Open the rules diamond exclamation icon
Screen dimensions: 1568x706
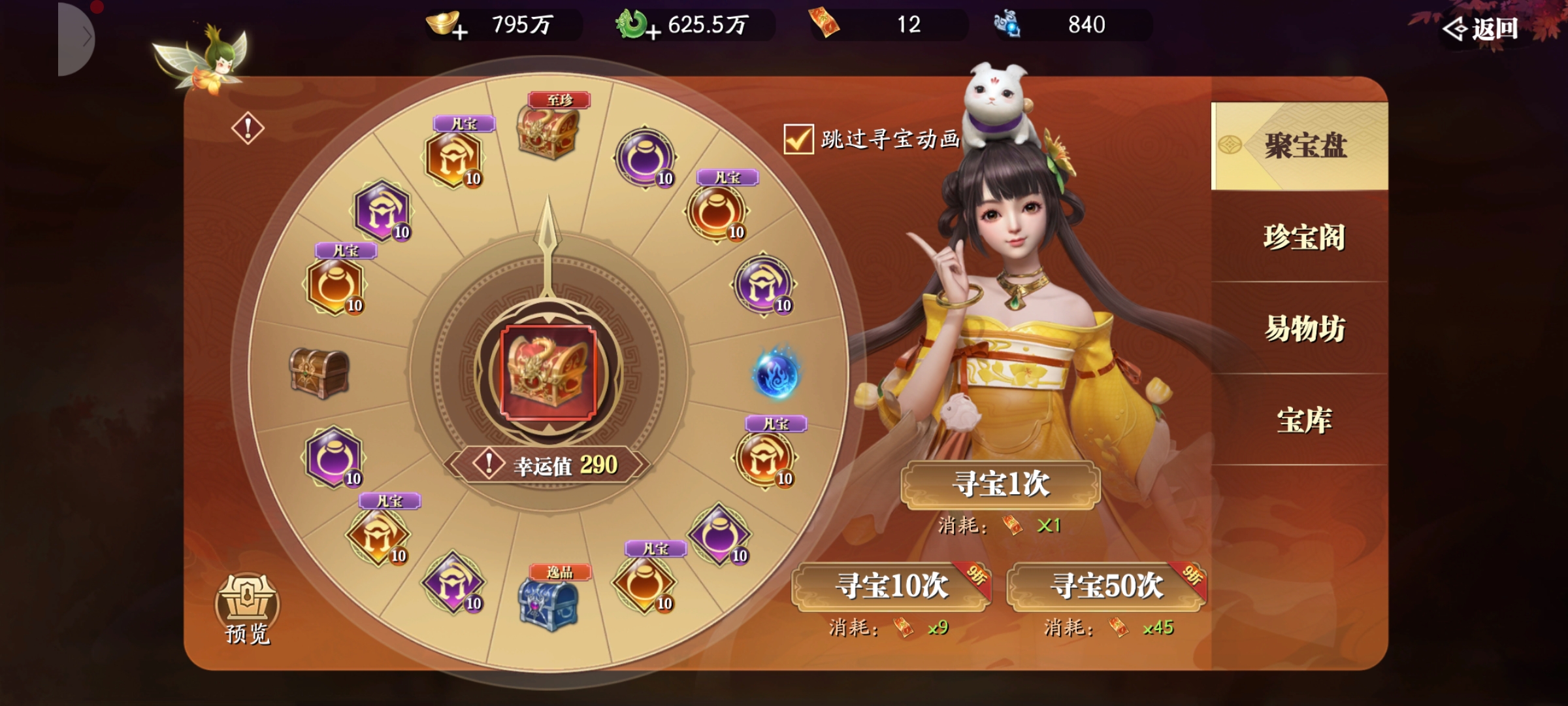tap(248, 128)
